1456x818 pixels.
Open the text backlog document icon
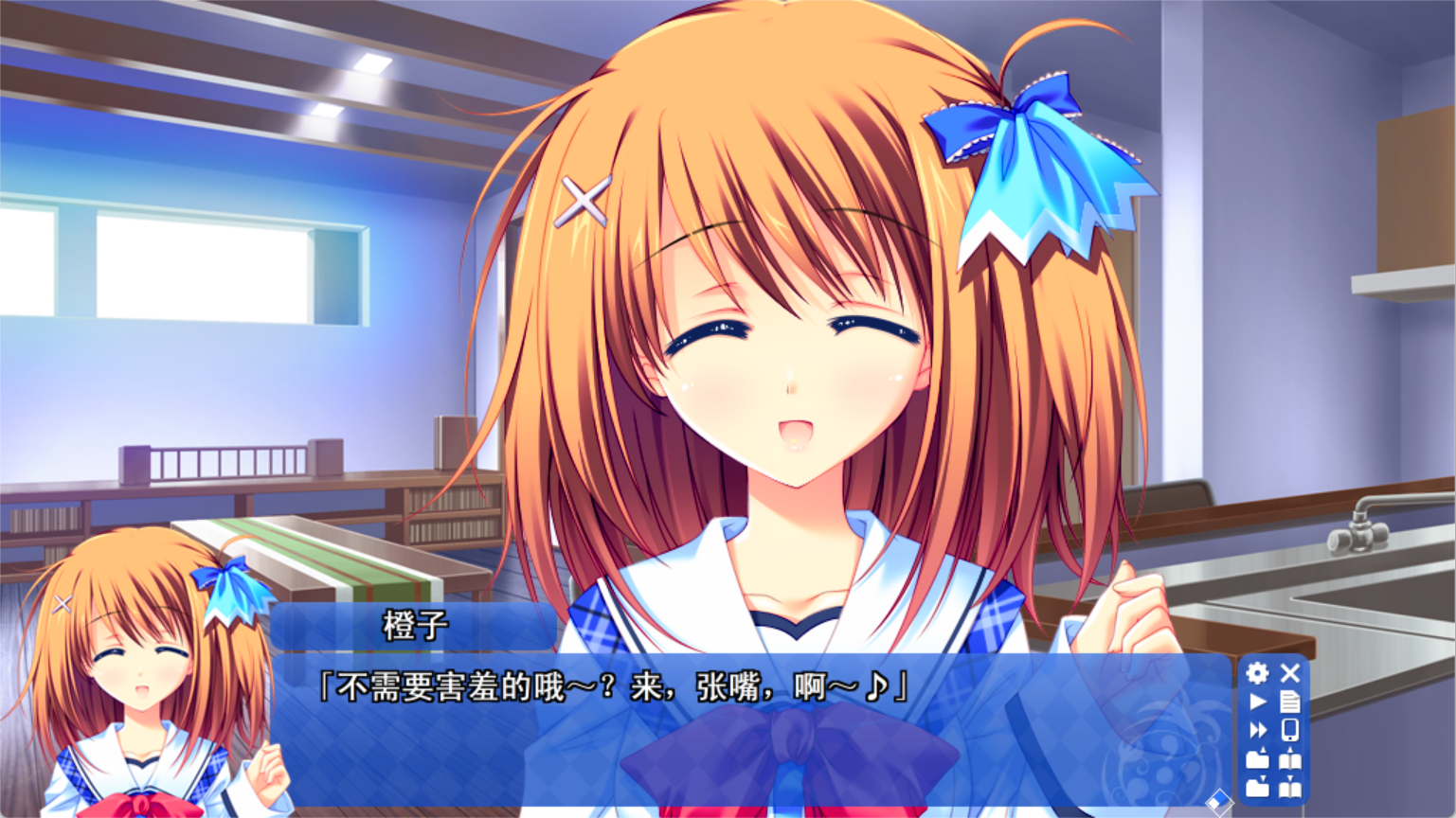point(1290,702)
